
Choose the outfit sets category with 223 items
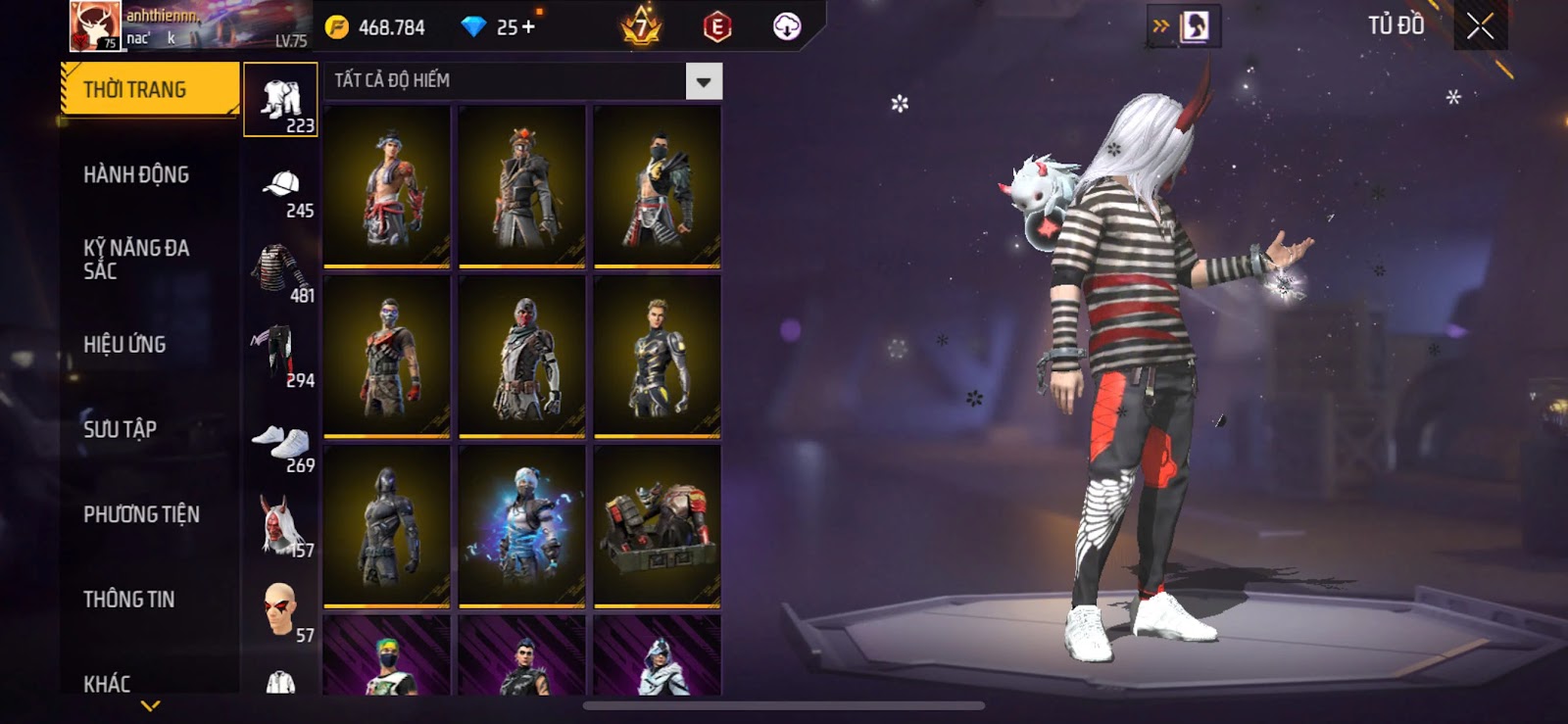(x=280, y=101)
